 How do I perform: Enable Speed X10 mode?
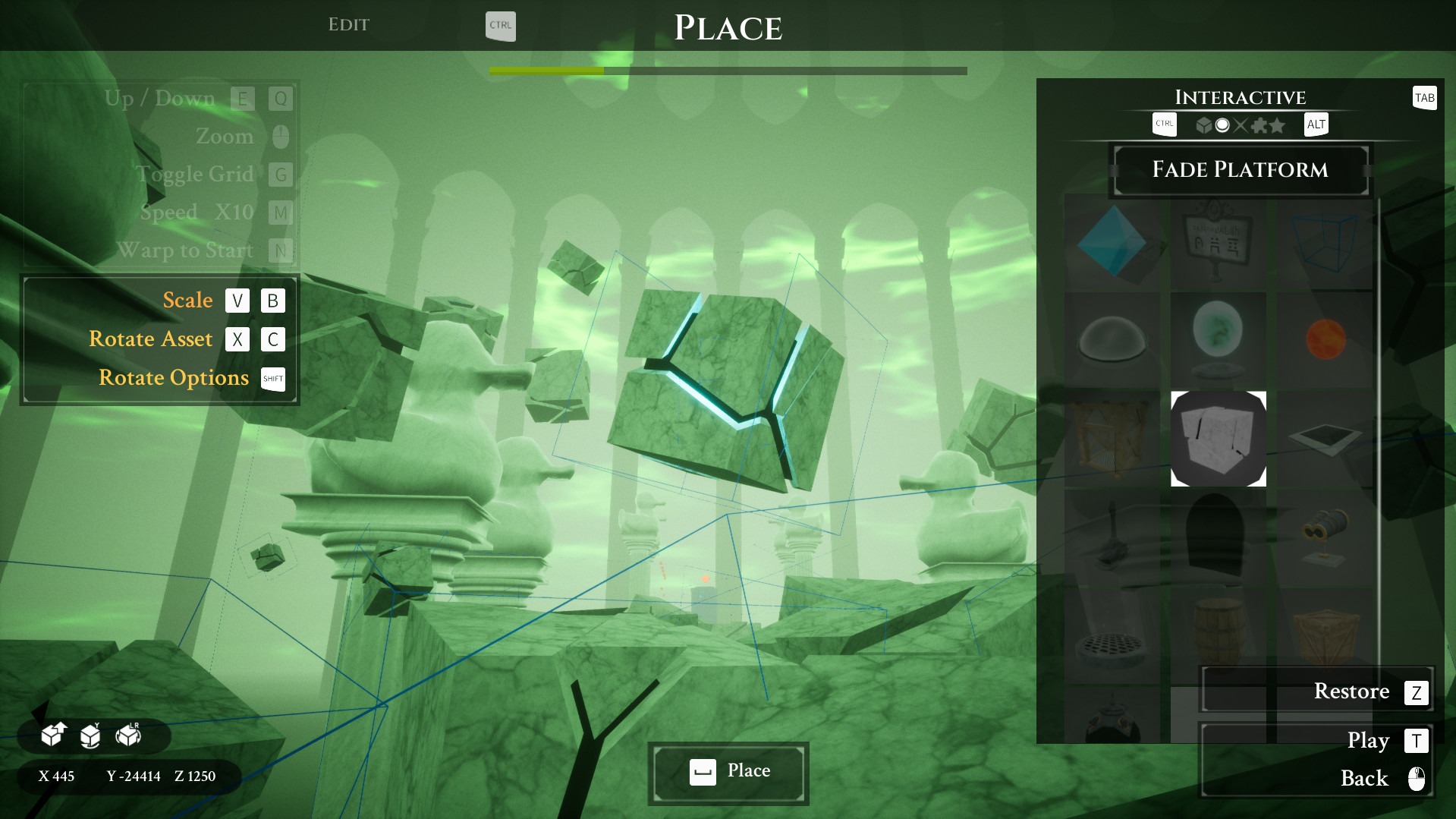tap(280, 213)
